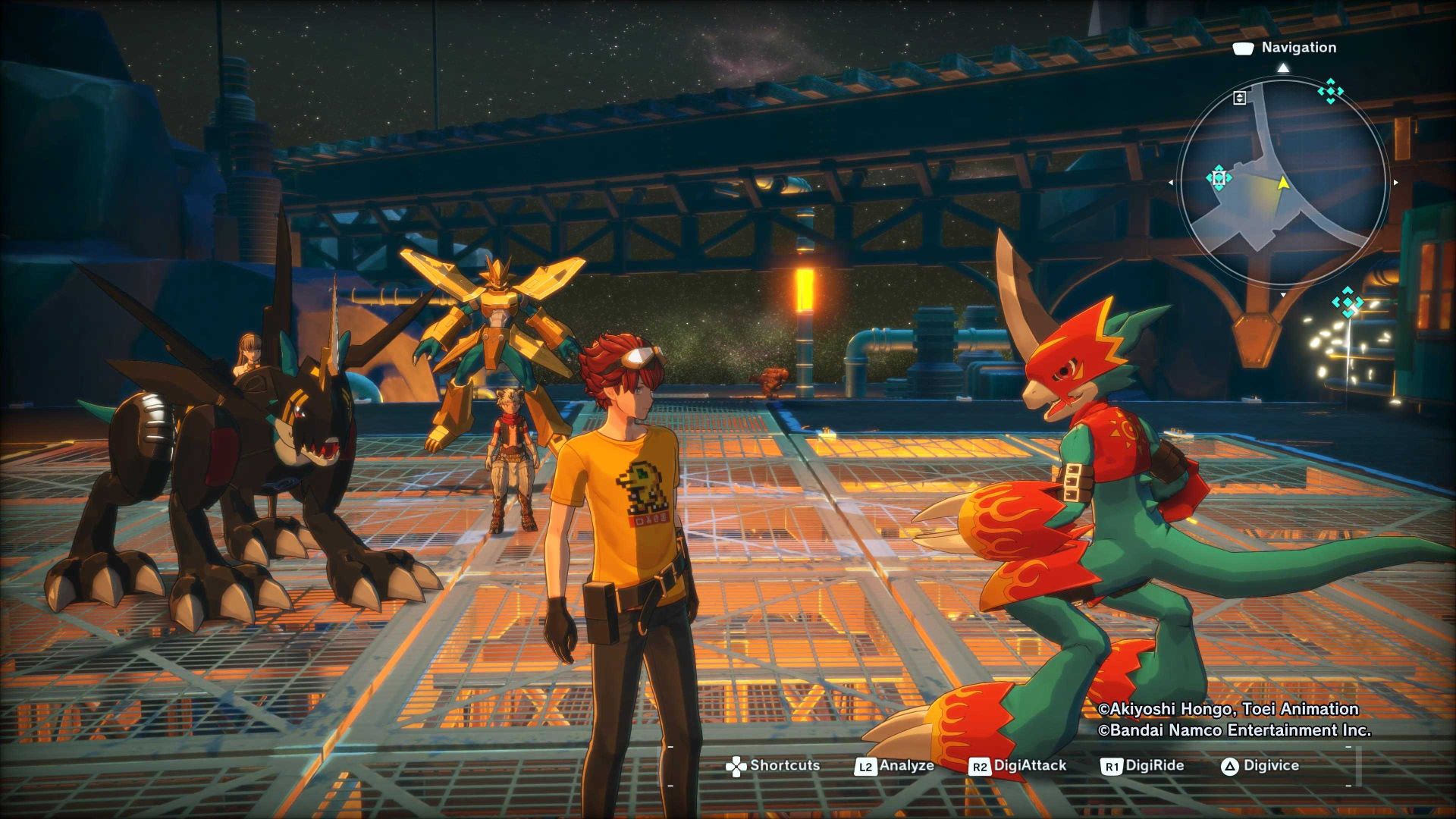This screenshot has width=1456, height=819.
Task: Select the Shortcuts label in the bottom bar
Action: (785, 766)
